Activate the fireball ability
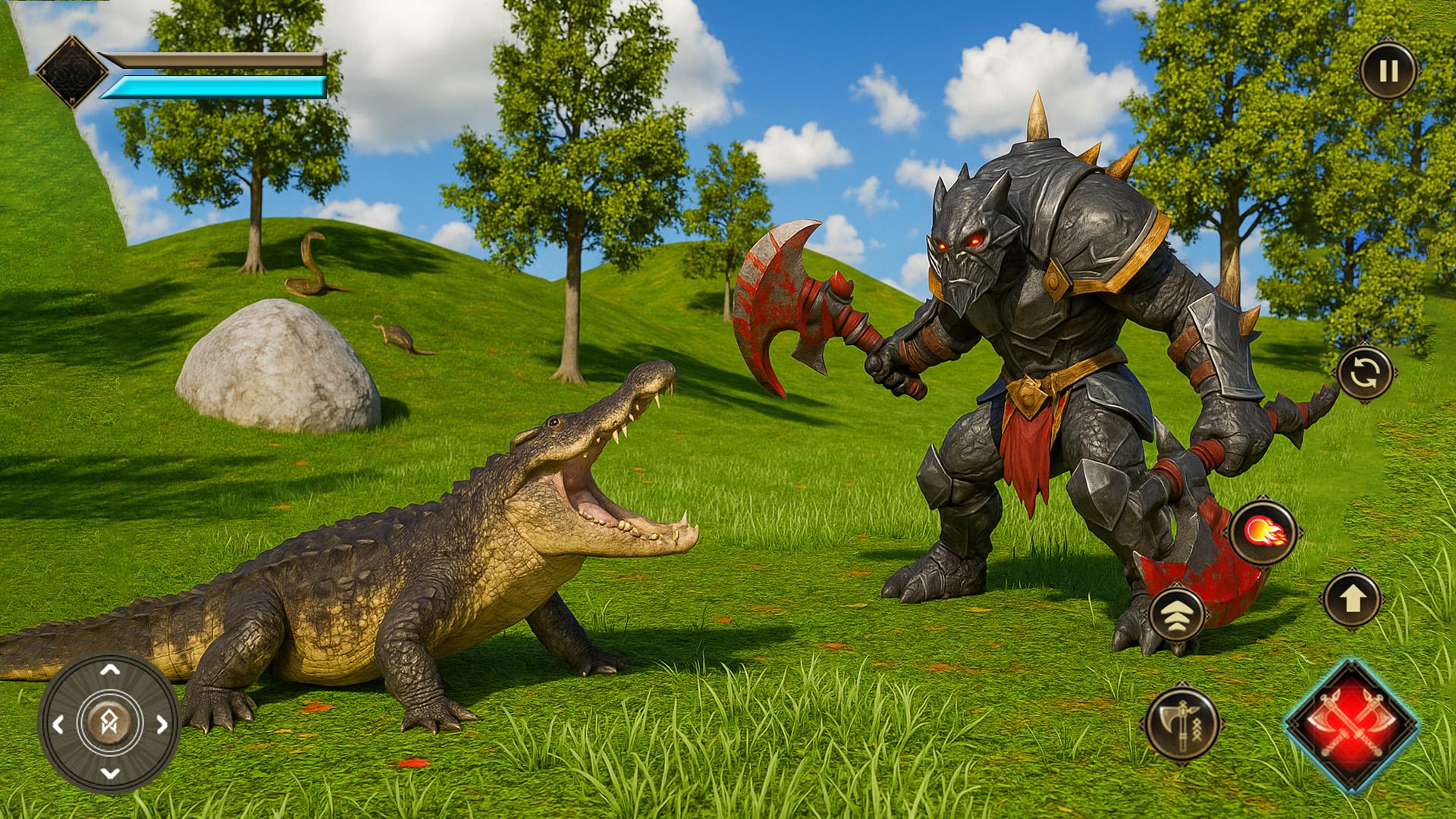The width and height of the screenshot is (1456, 819). coord(1263,533)
